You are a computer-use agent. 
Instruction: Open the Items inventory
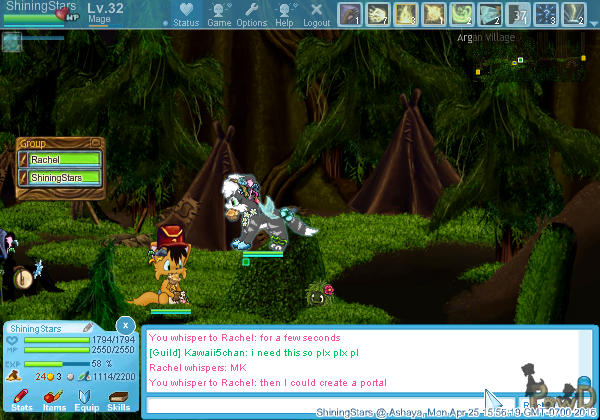53,400
